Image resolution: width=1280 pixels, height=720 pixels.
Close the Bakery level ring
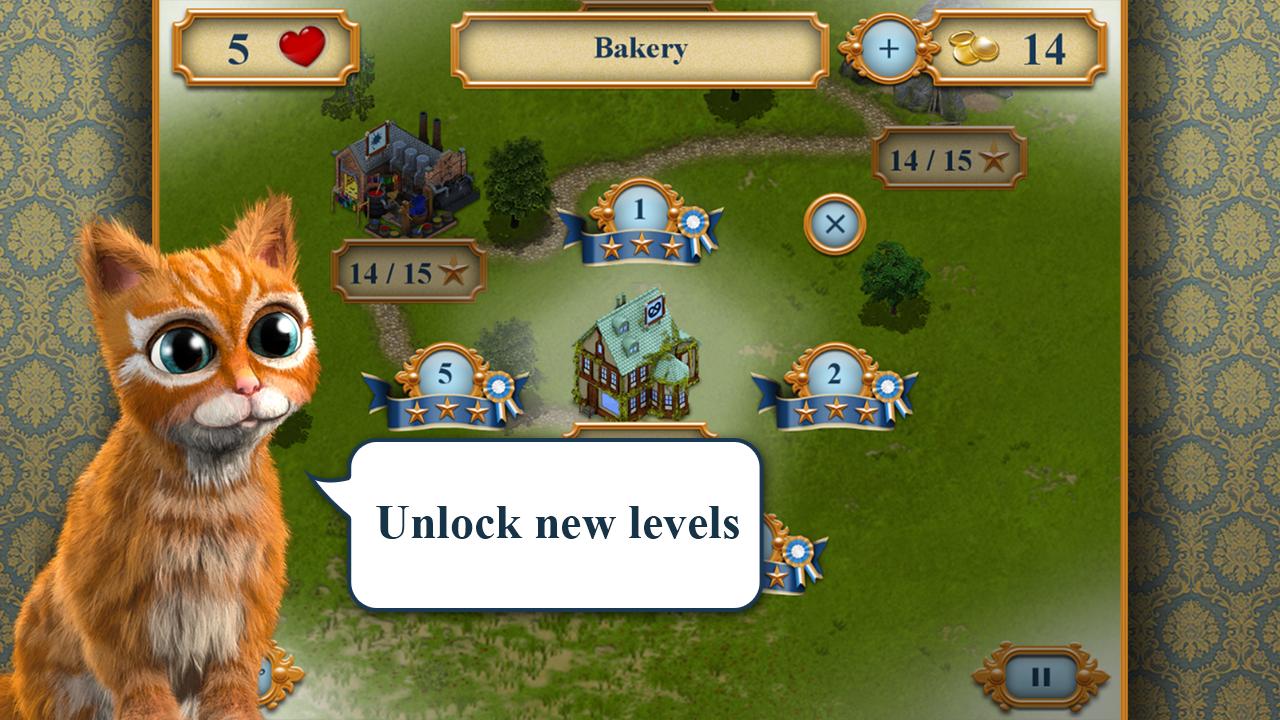834,224
